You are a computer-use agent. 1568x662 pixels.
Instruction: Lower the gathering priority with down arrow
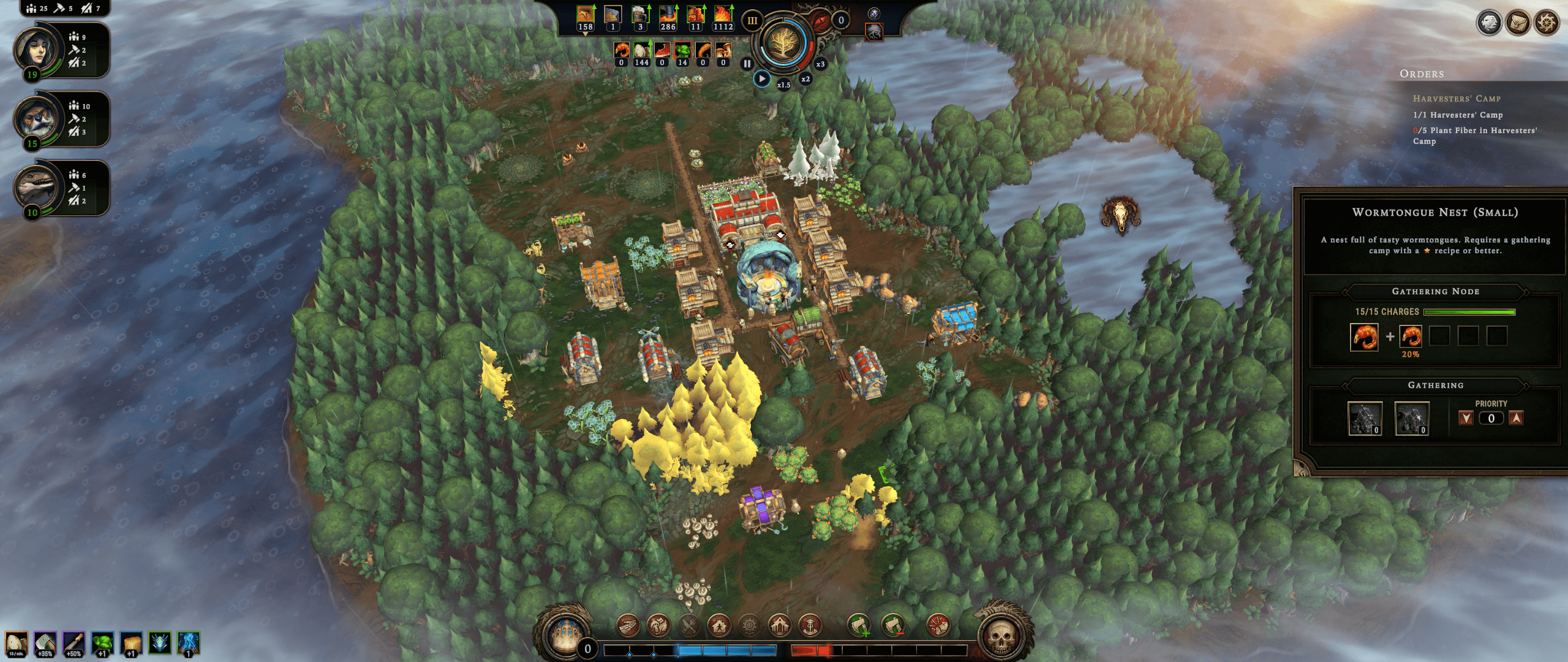(1466, 418)
